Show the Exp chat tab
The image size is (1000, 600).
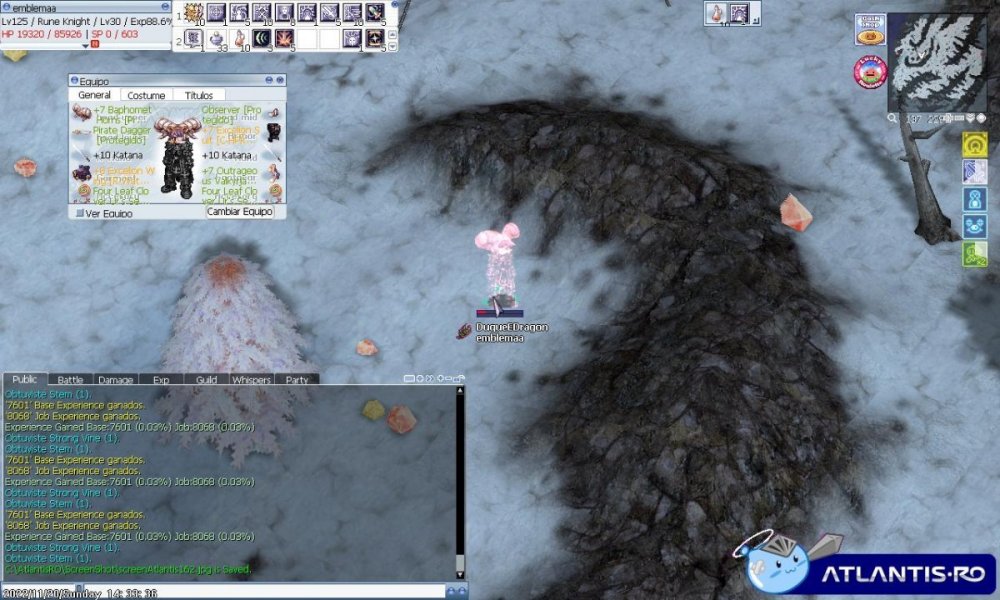[161, 380]
